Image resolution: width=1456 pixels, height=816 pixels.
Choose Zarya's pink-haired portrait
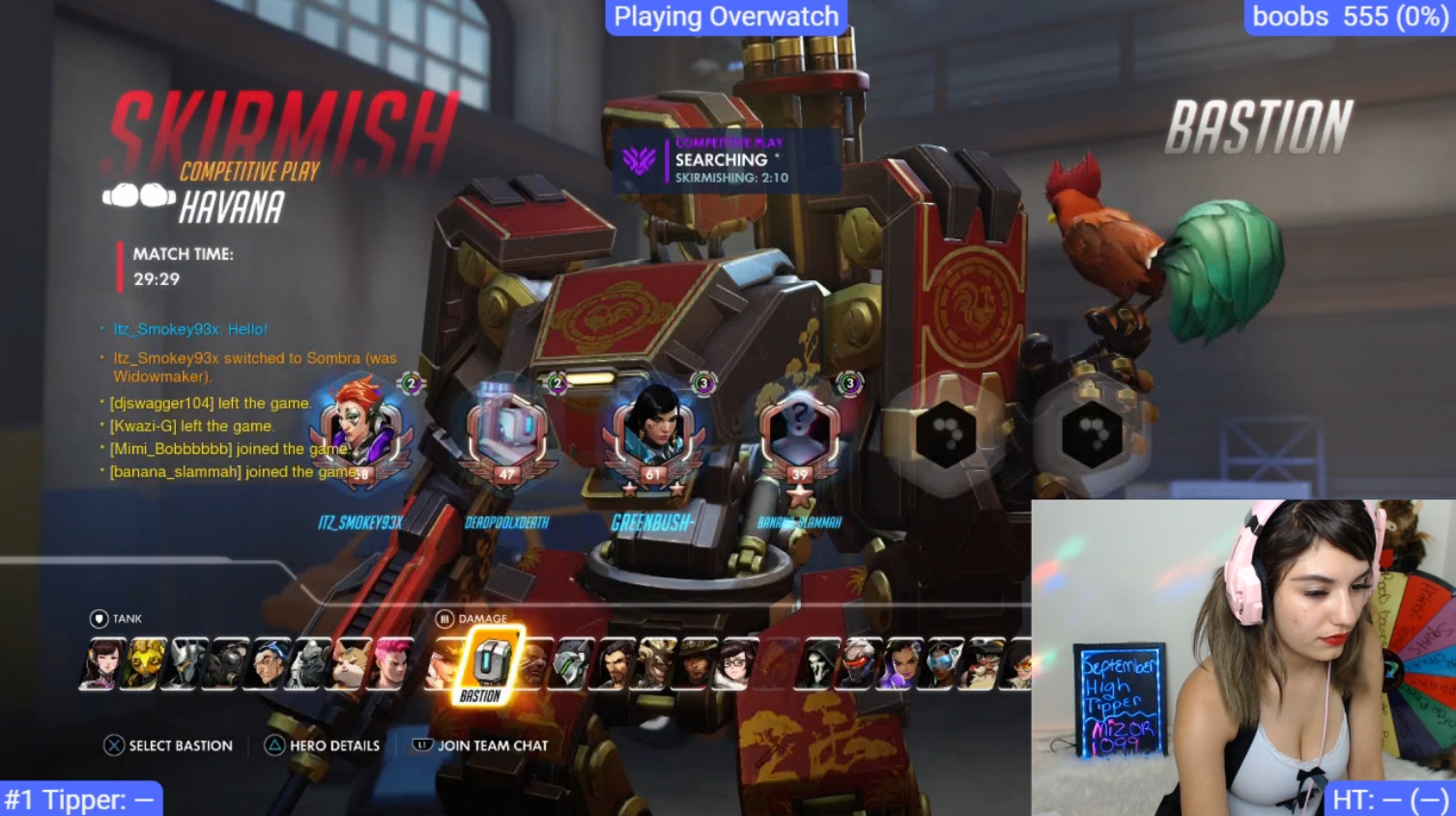pyautogui.click(x=392, y=665)
